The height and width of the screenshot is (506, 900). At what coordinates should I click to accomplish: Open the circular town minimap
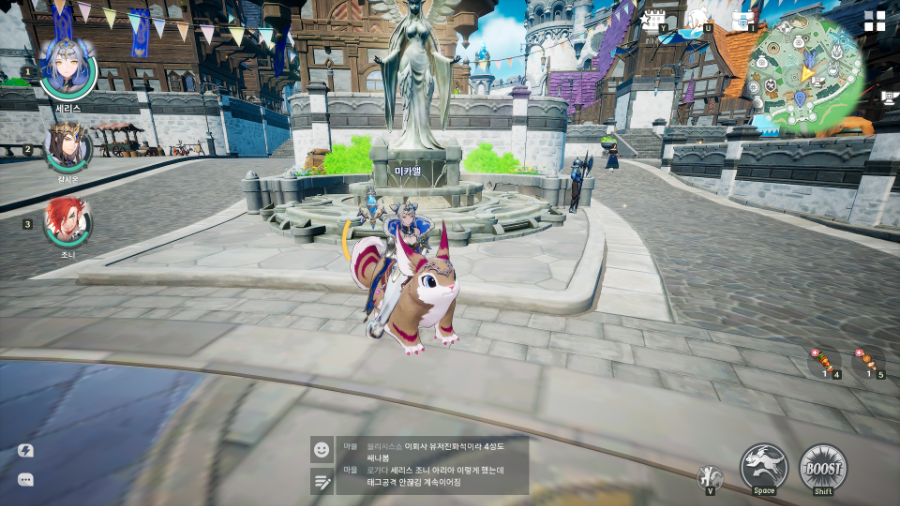coord(803,74)
